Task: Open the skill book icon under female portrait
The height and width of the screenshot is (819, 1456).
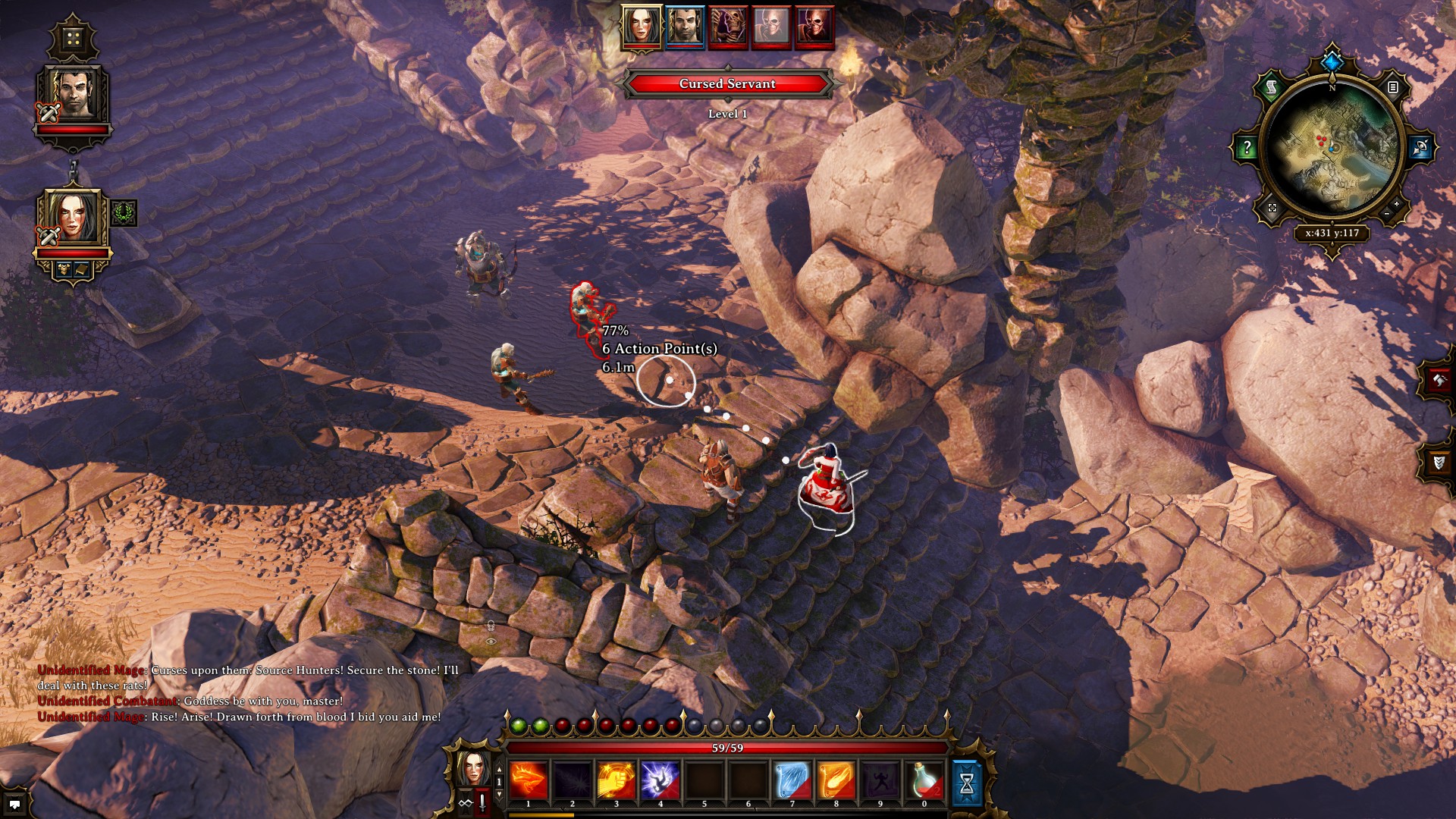Action: point(81,269)
